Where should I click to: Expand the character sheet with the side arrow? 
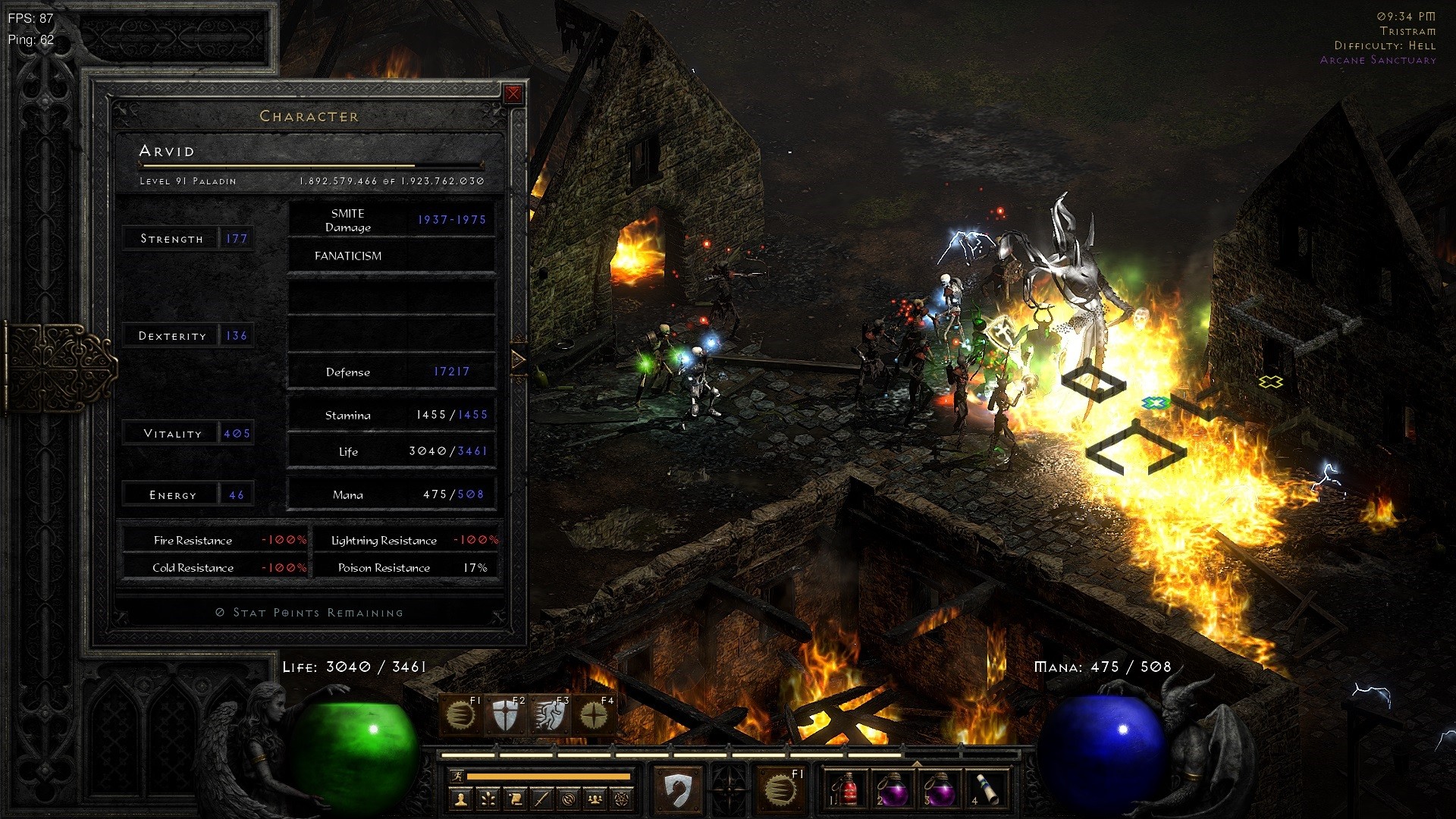519,359
